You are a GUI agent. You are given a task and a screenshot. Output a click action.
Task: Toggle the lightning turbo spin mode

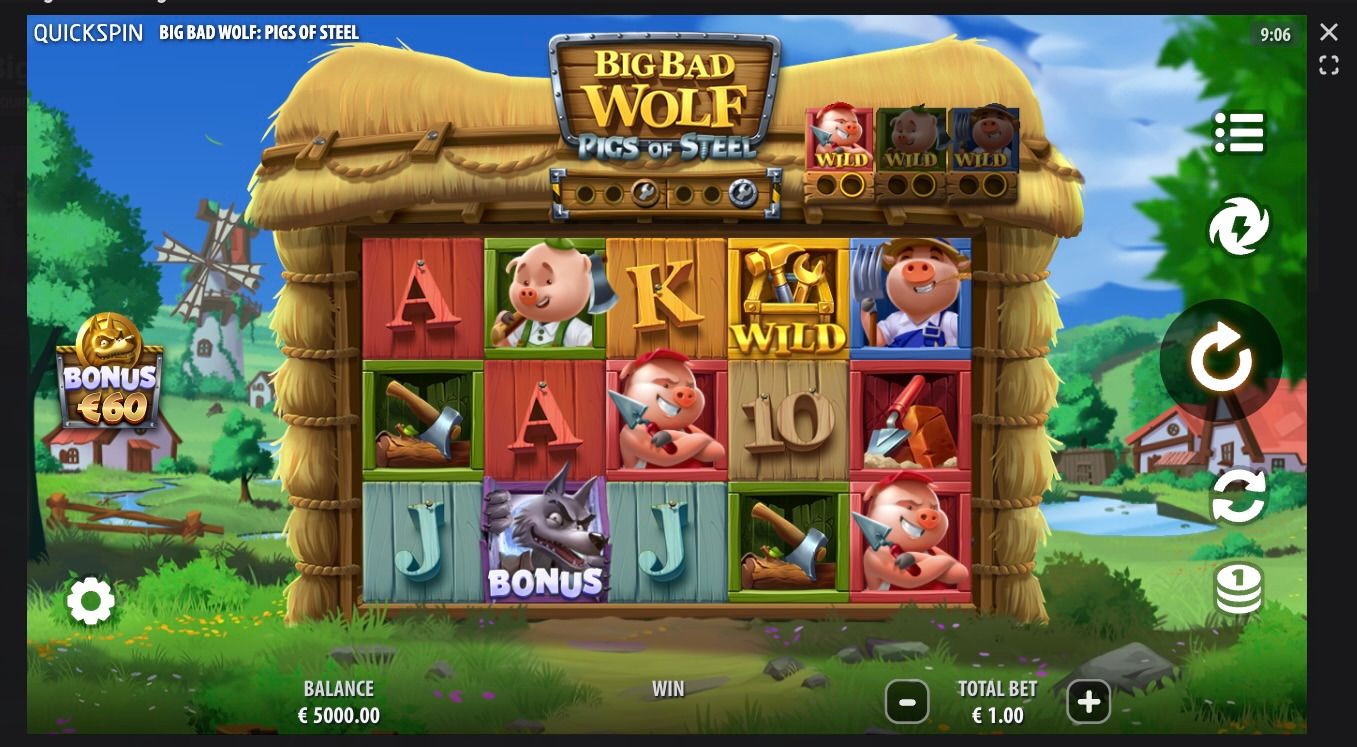point(1238,226)
